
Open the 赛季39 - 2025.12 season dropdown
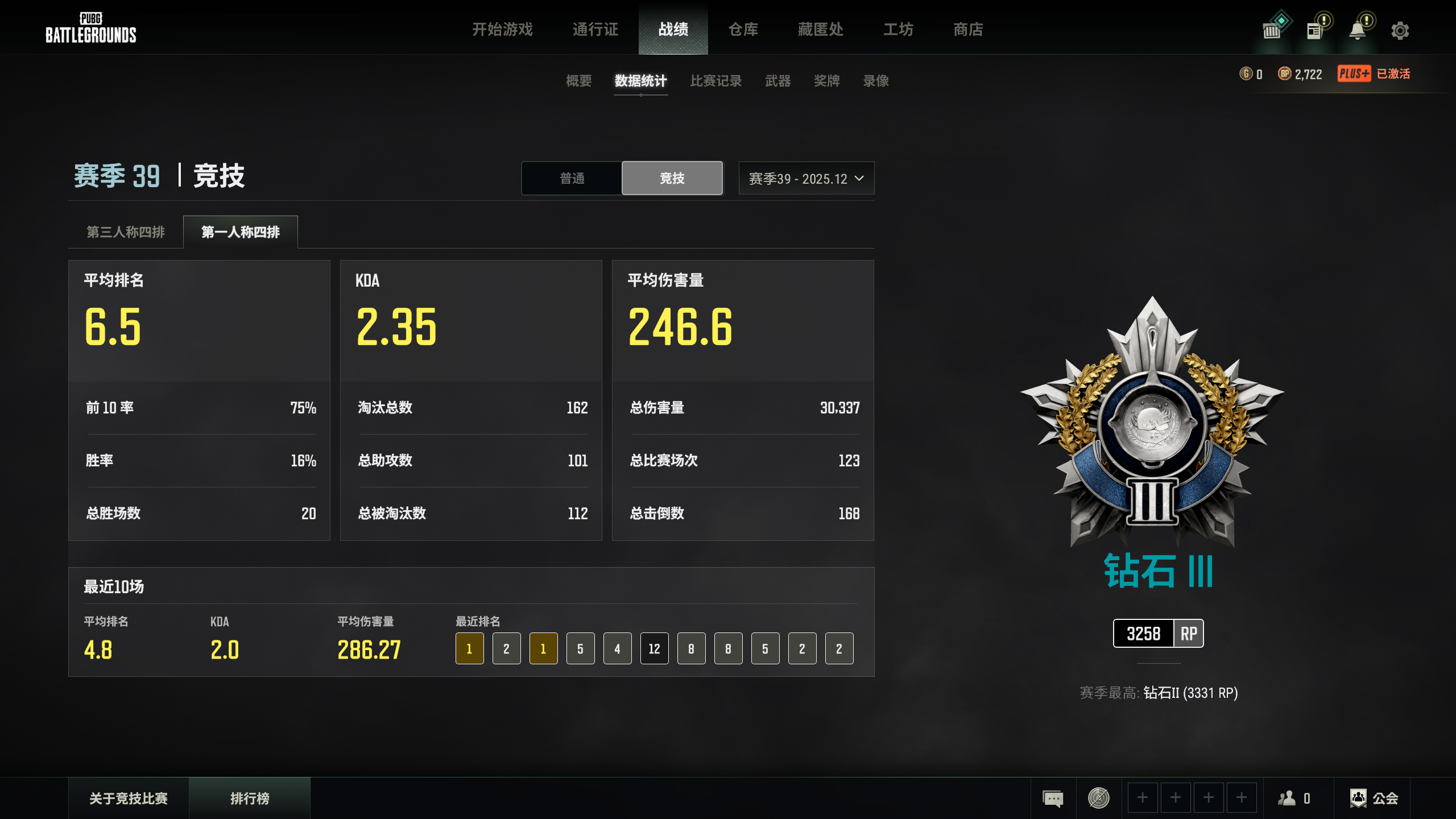click(x=806, y=178)
